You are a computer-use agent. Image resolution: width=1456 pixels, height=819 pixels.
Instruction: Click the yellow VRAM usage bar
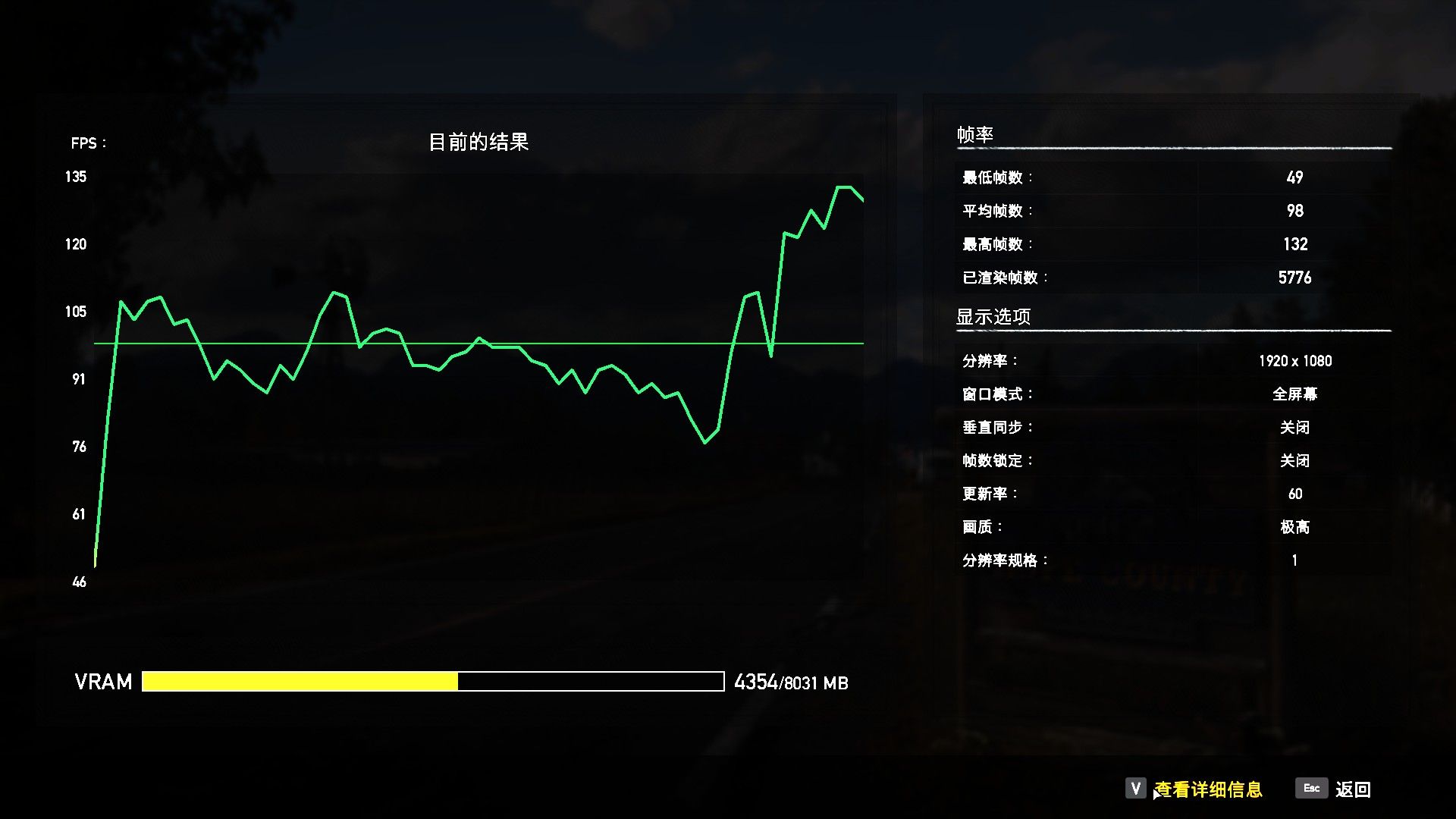coord(300,682)
